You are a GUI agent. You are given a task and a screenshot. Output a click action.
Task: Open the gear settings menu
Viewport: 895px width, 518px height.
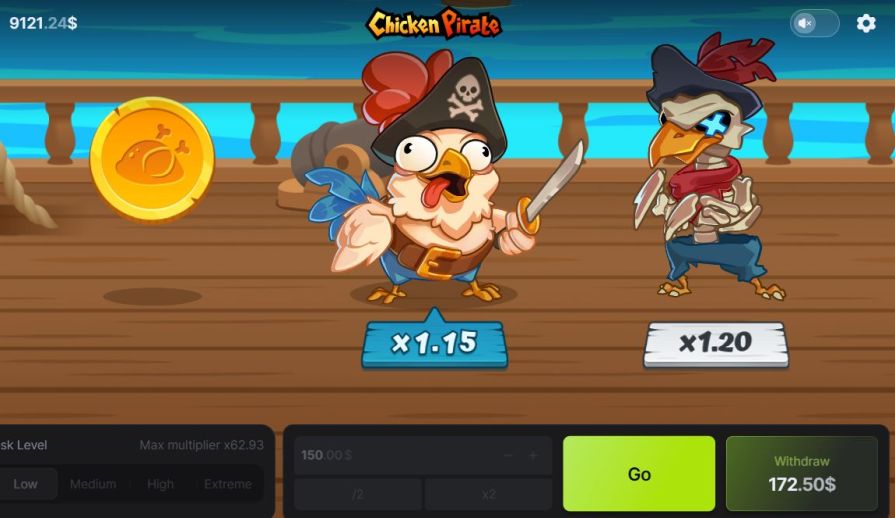pyautogui.click(x=866, y=23)
